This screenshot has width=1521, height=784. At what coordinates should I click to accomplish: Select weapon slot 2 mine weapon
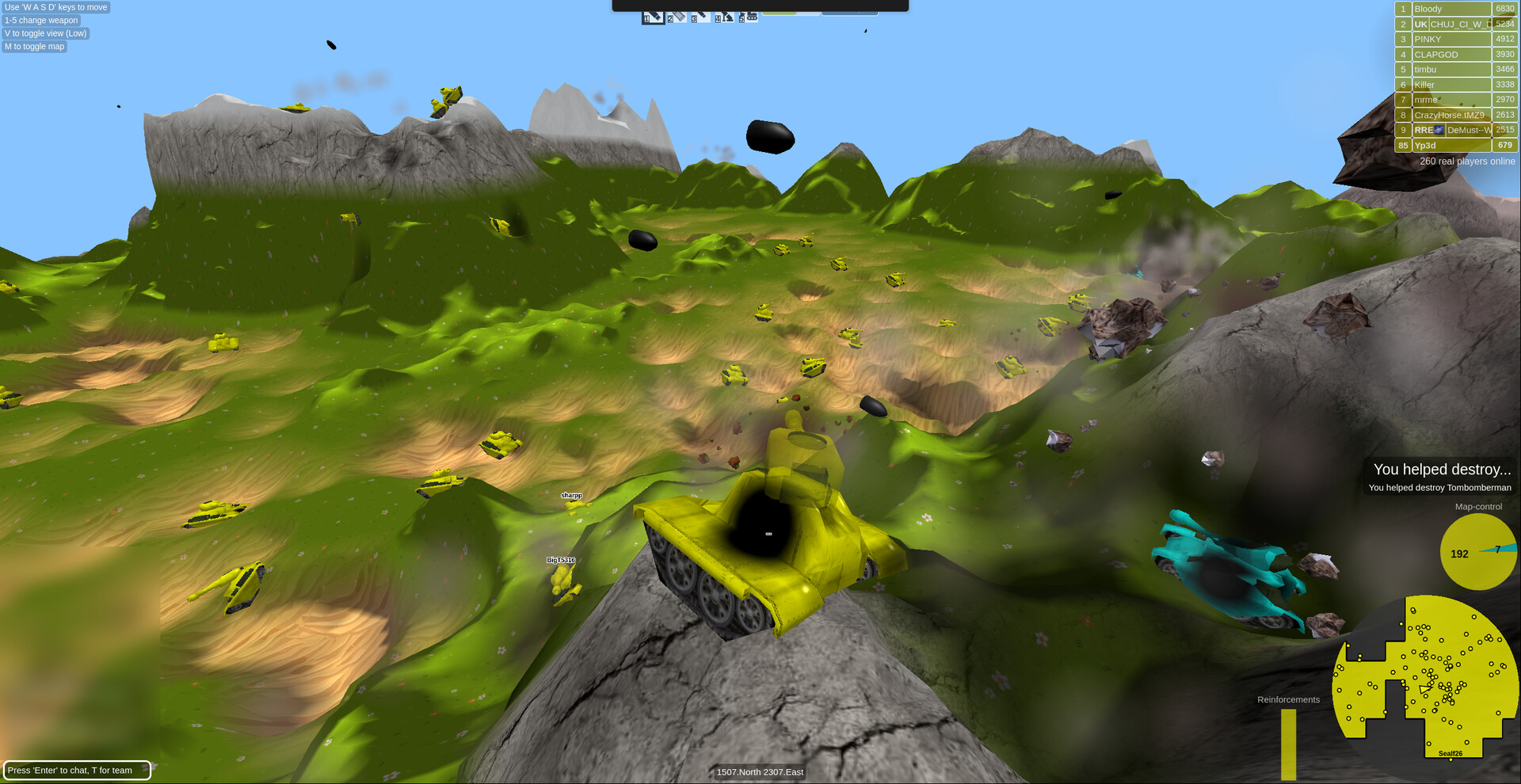pos(677,17)
